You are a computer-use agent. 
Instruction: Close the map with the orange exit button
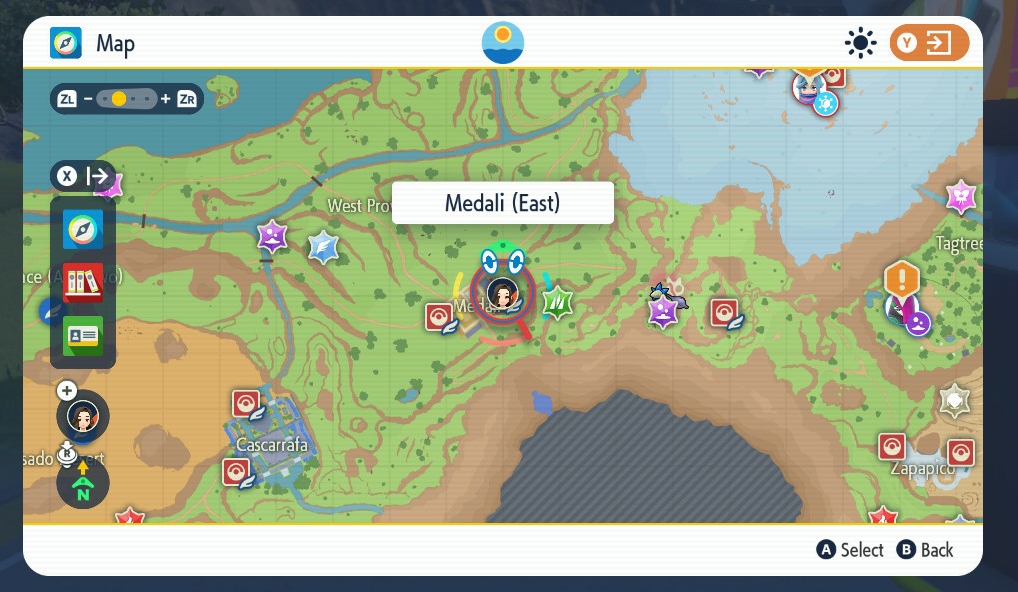(929, 43)
